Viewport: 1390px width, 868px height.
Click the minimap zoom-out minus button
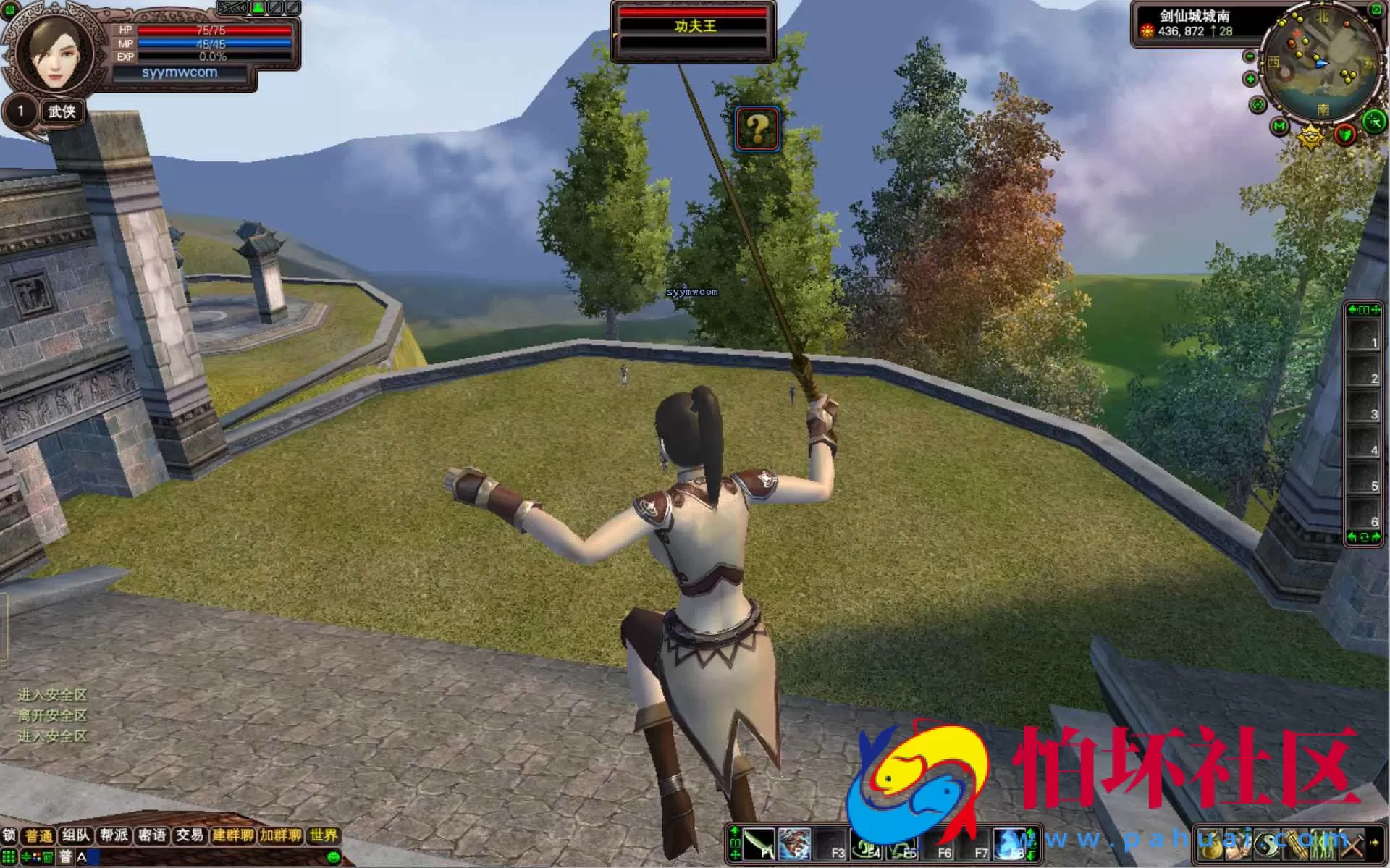pos(1250,56)
